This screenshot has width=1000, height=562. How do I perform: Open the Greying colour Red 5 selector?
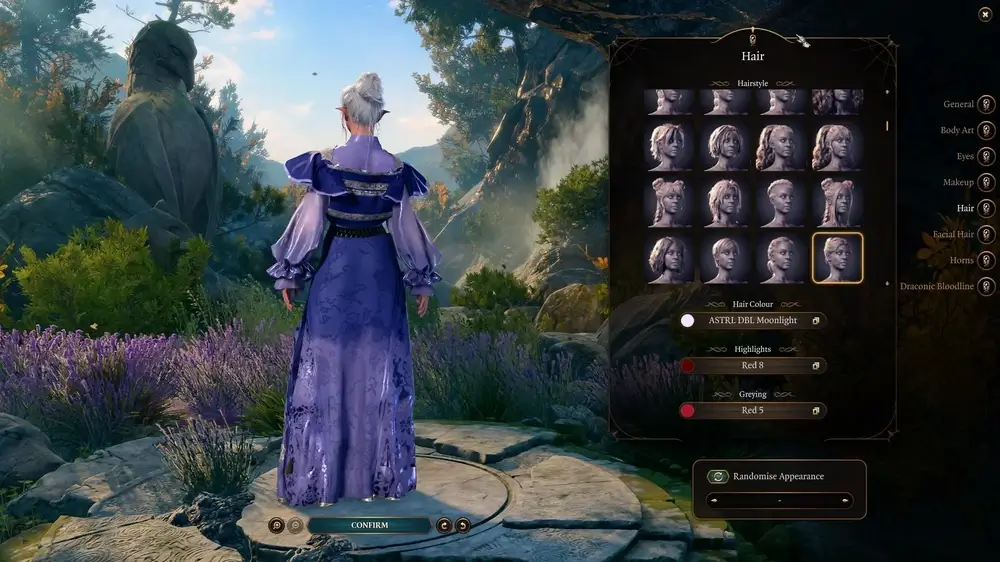tap(752, 410)
